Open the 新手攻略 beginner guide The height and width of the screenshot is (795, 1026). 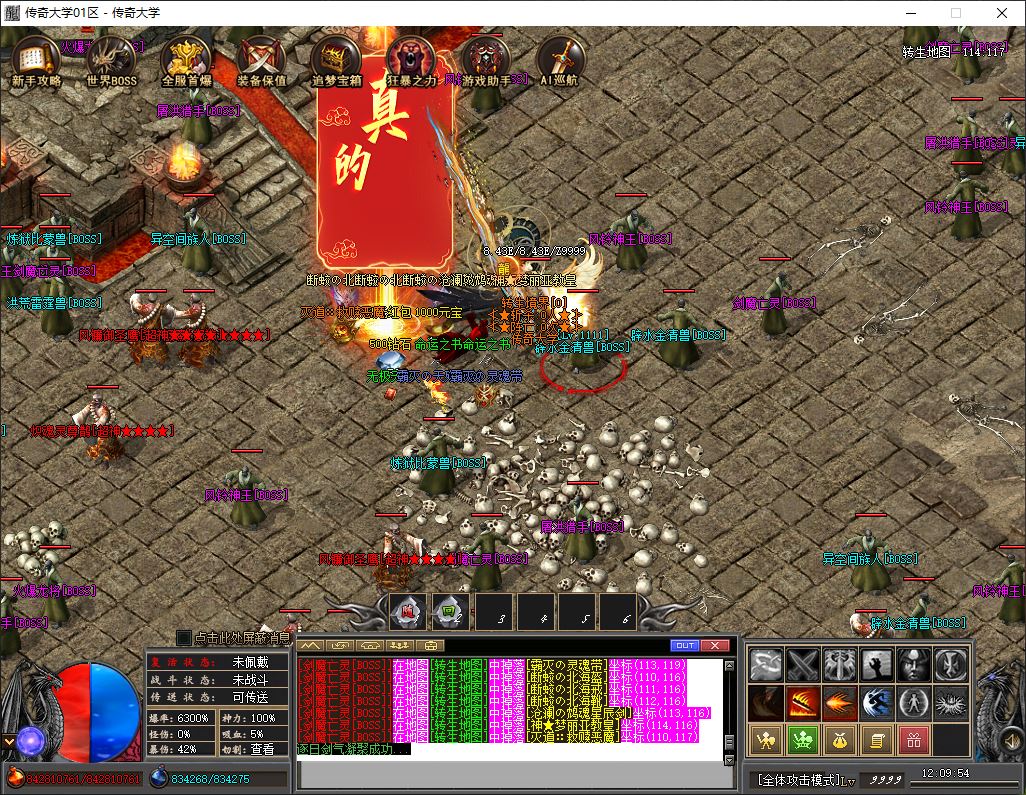click(x=36, y=62)
